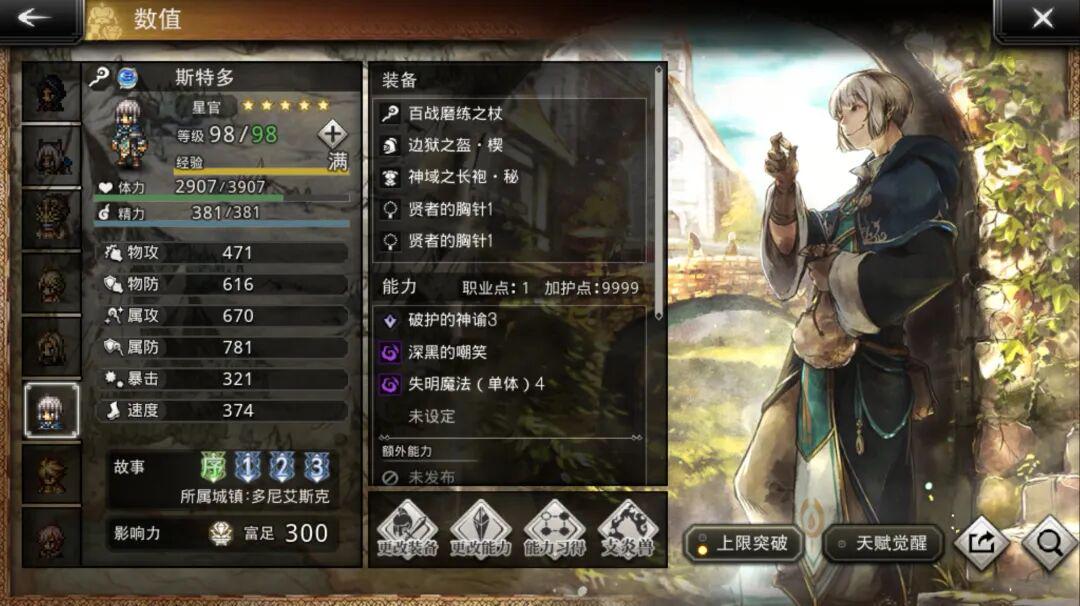Open the 能力习得 ability learning board

tap(554, 530)
